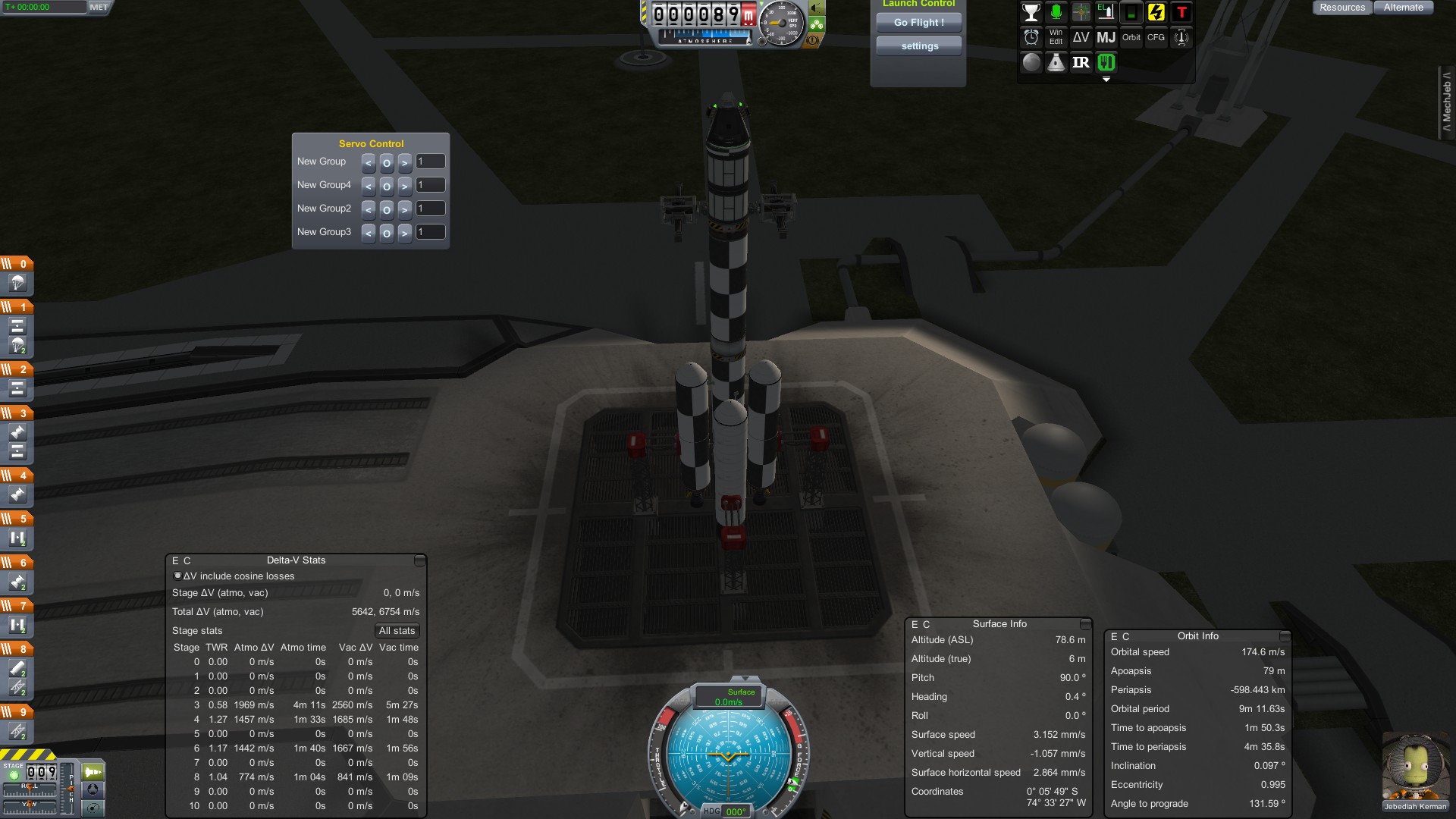1456x819 pixels.
Task: Click the white trophy toolbar icon
Action: pyautogui.click(x=1031, y=13)
